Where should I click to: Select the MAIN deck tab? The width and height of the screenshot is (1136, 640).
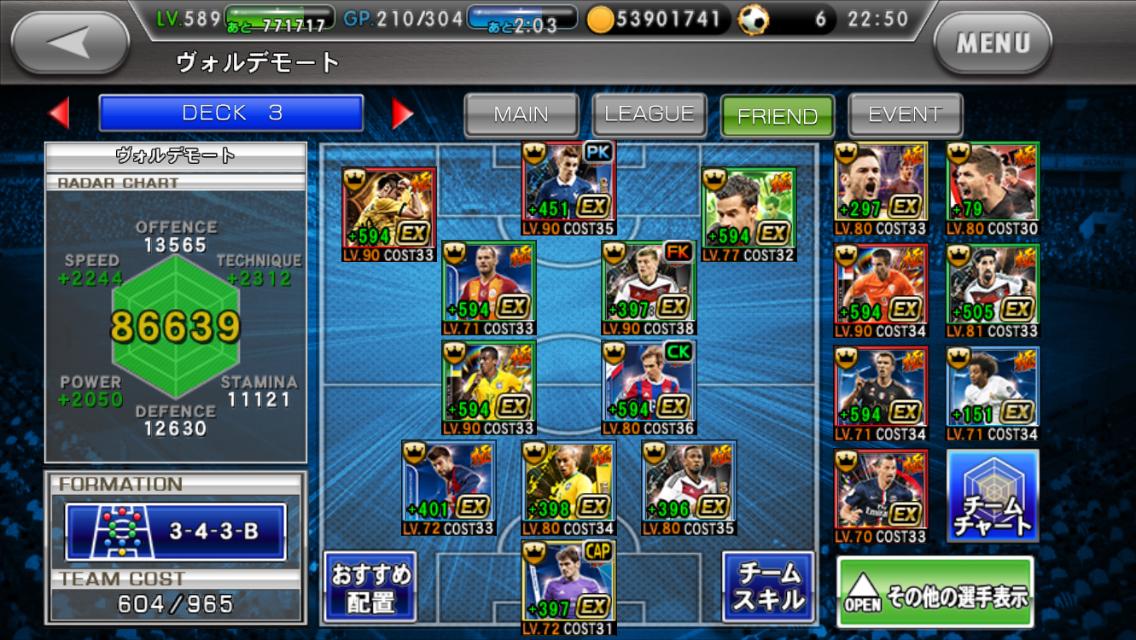tap(521, 115)
